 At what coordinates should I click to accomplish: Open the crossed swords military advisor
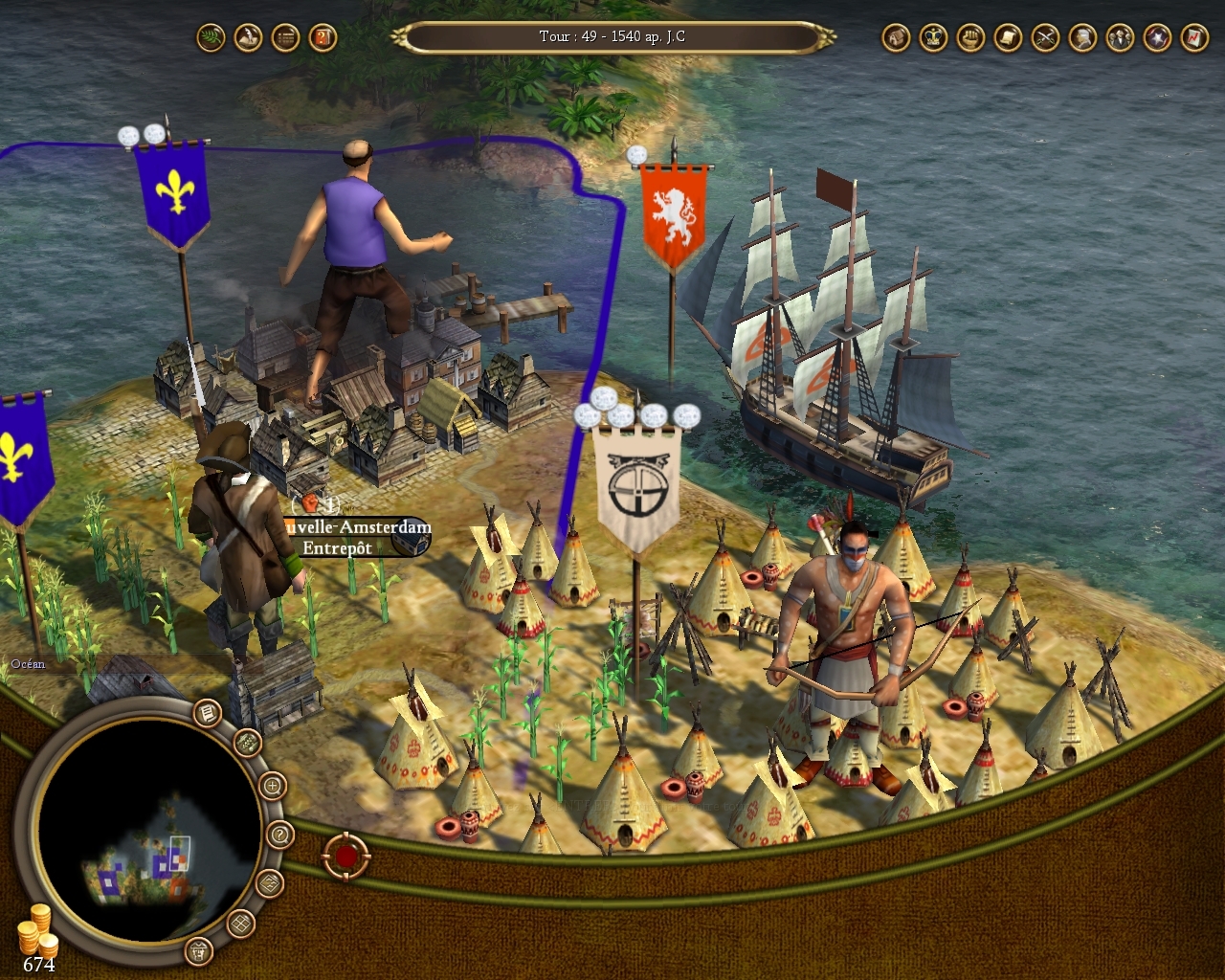click(x=1045, y=38)
